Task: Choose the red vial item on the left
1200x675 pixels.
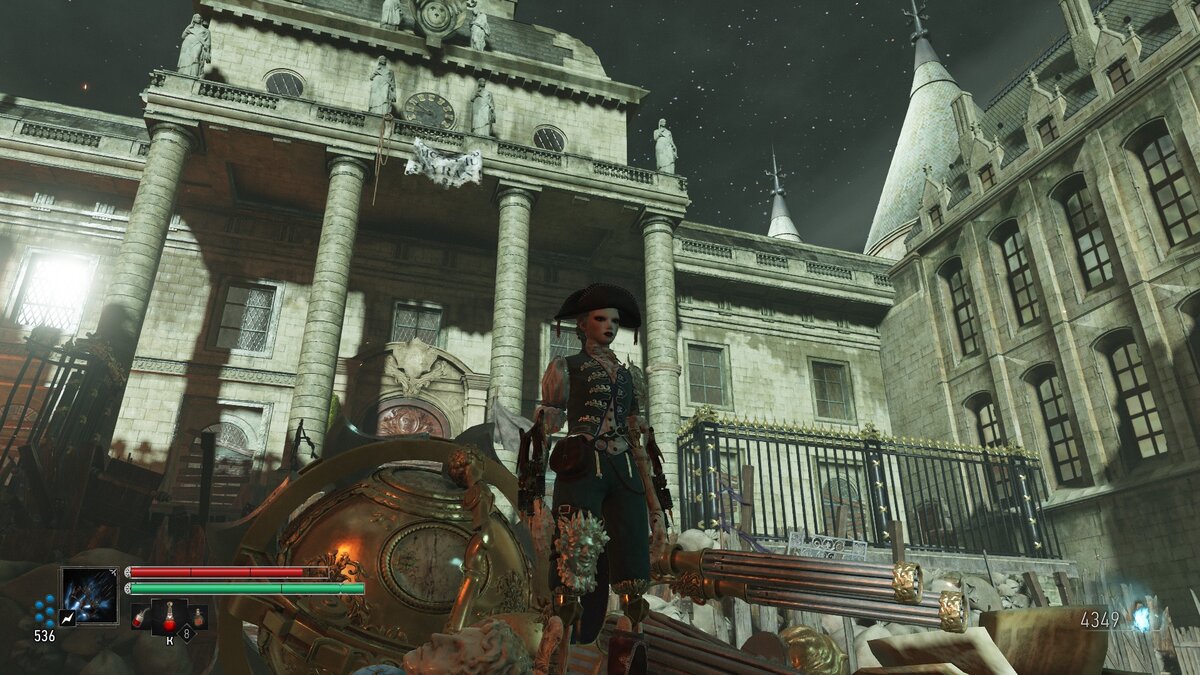Action: 140,619
